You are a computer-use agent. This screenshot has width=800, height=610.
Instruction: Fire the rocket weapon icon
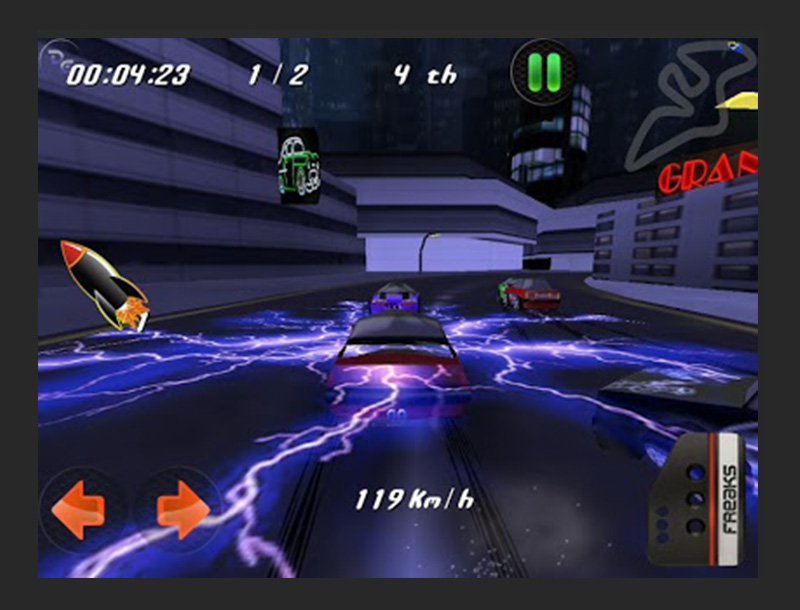[103, 286]
